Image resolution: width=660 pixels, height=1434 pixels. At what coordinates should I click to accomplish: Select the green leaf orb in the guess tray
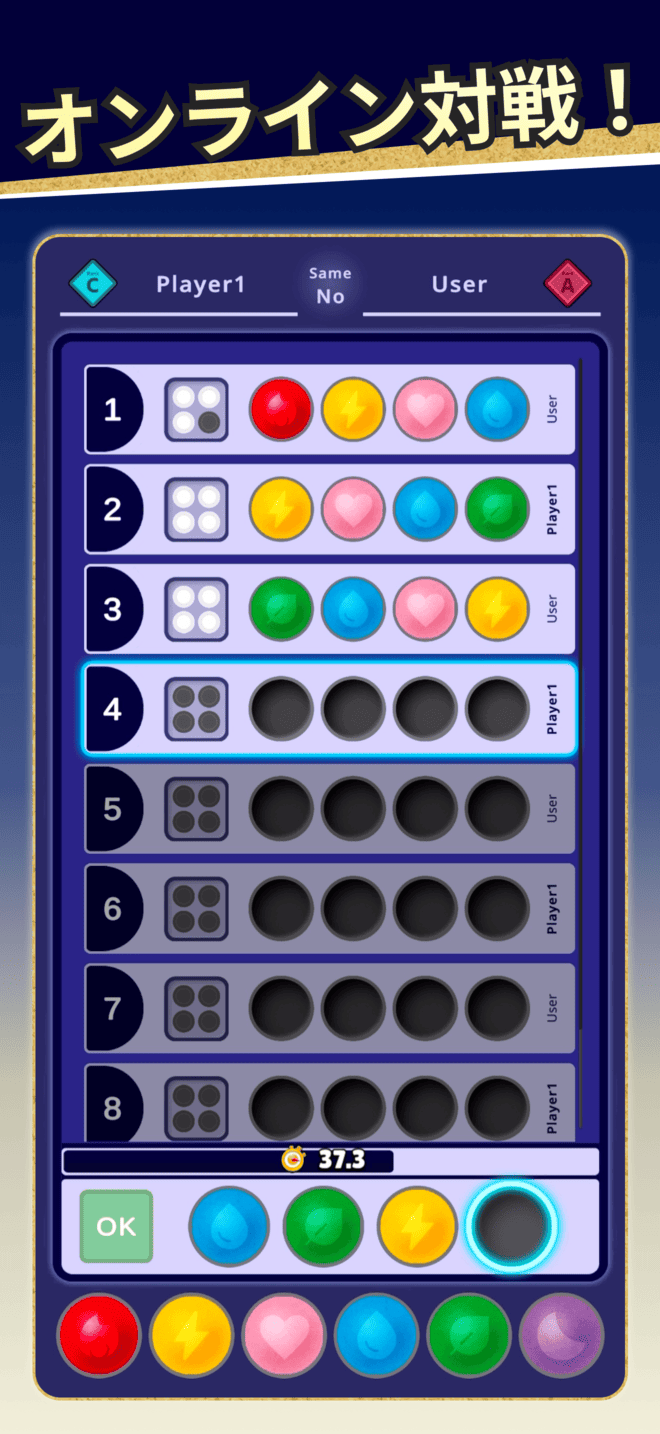pyautogui.click(x=323, y=1226)
